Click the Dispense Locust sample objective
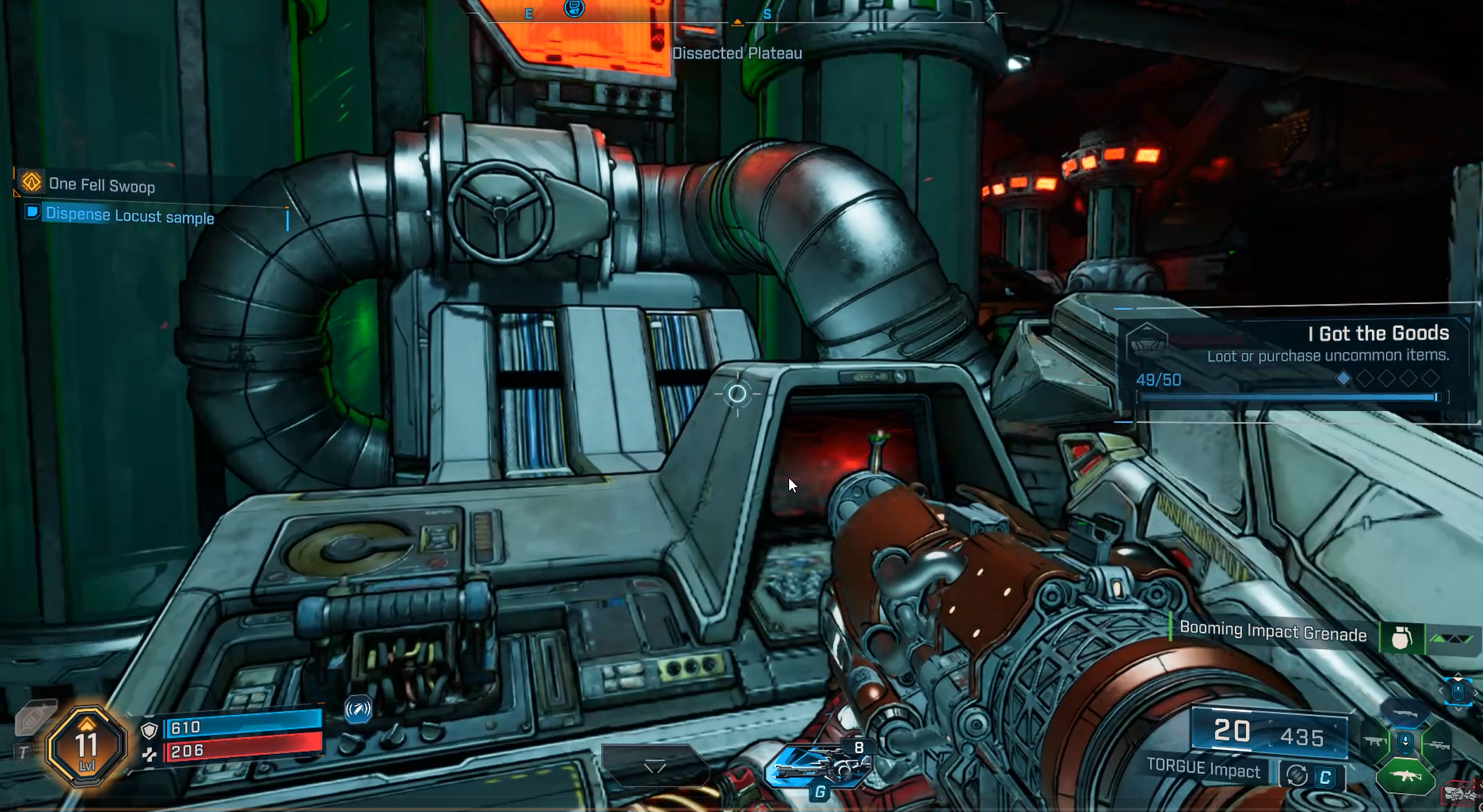1483x812 pixels. click(x=129, y=216)
